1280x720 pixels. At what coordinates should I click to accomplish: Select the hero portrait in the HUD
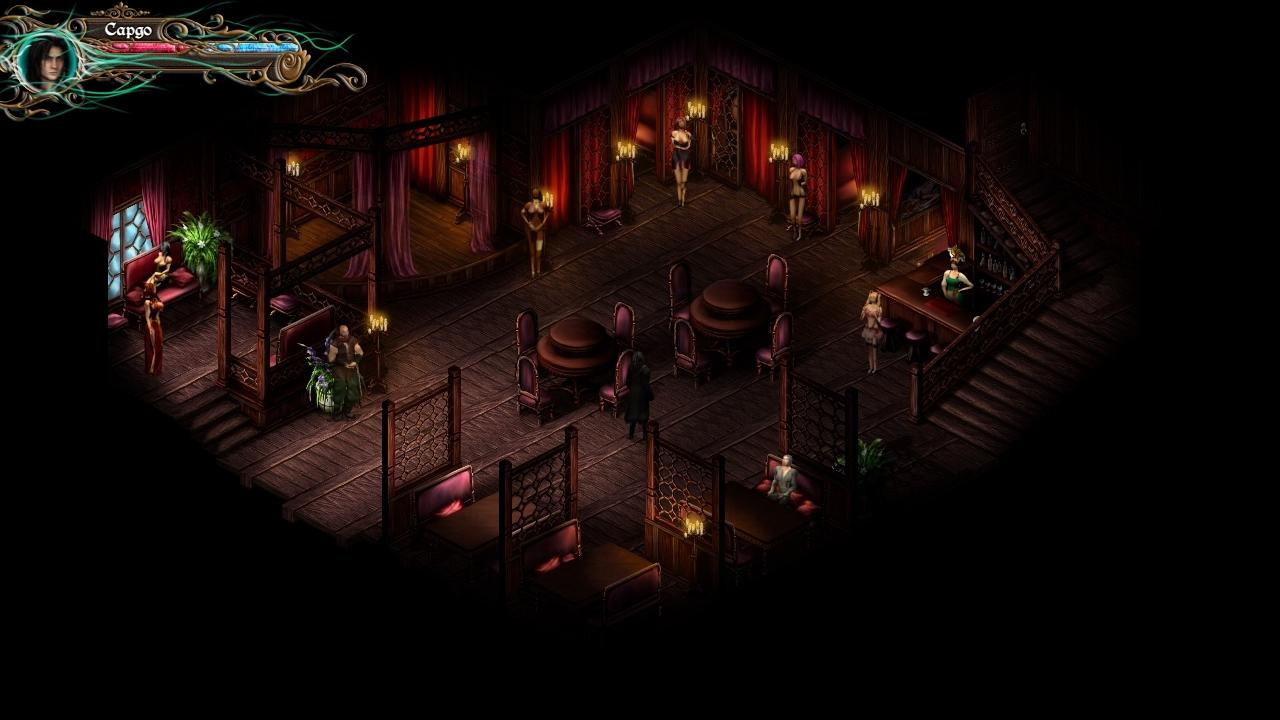point(46,61)
